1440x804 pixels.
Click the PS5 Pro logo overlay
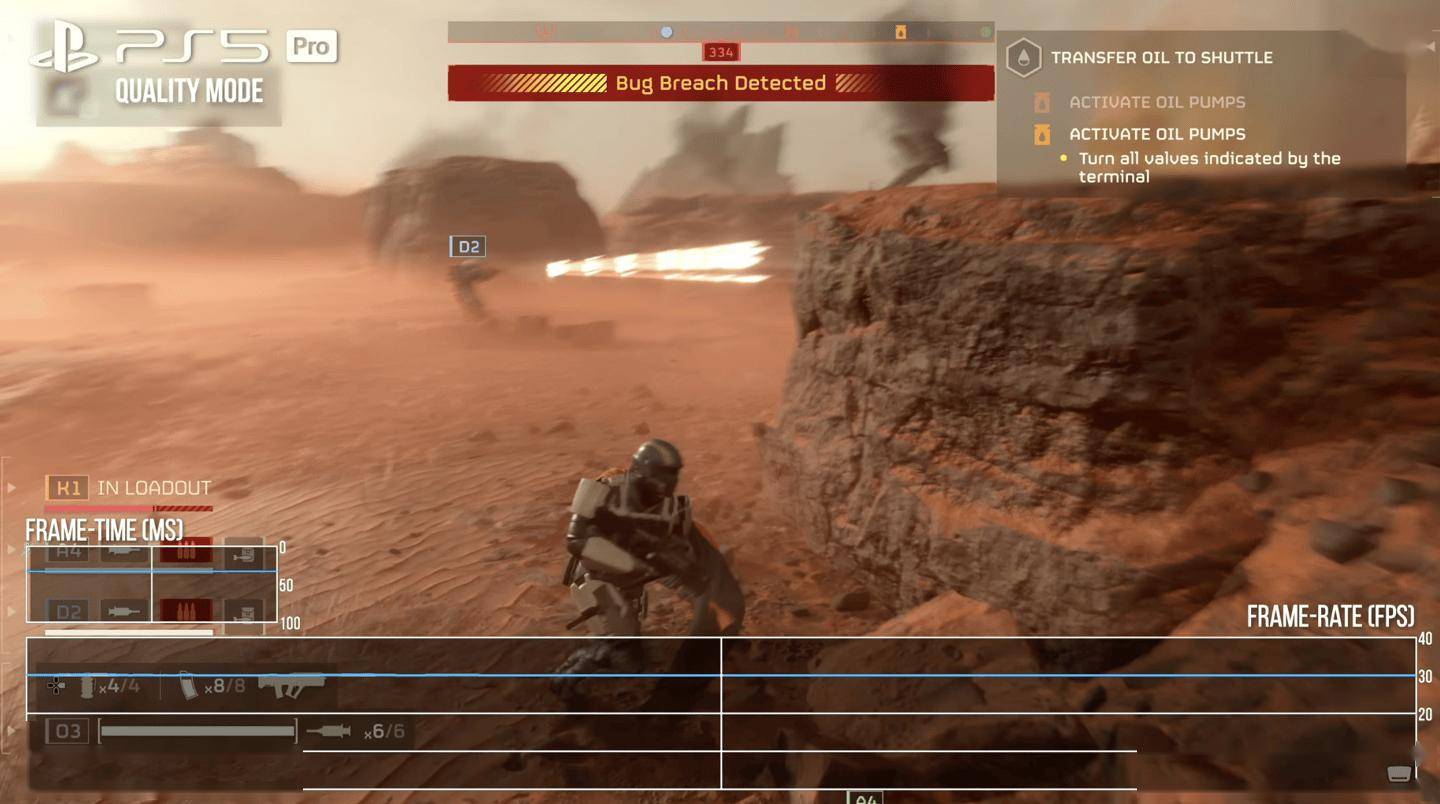click(186, 47)
